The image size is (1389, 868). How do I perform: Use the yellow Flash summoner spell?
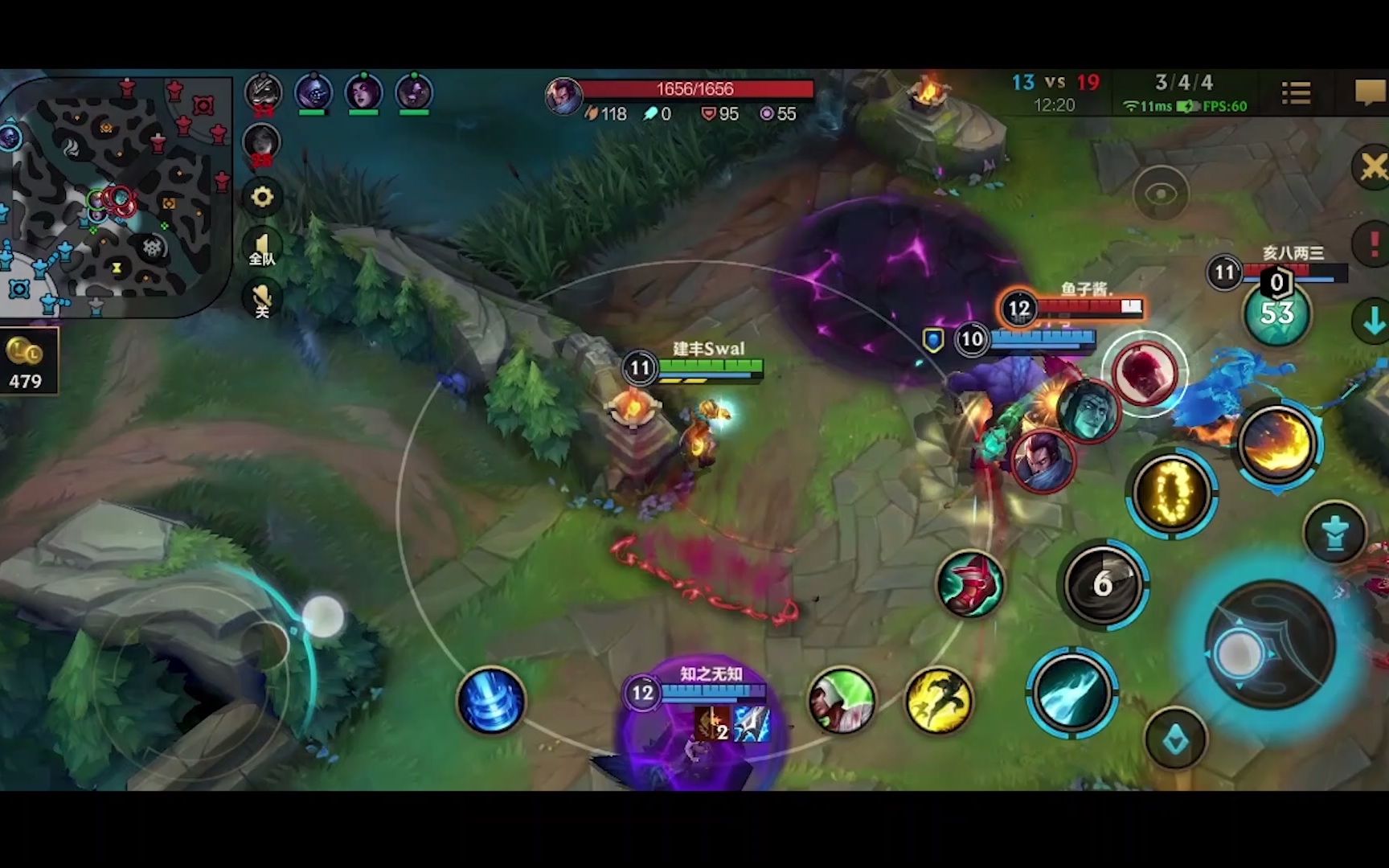pos(938,701)
